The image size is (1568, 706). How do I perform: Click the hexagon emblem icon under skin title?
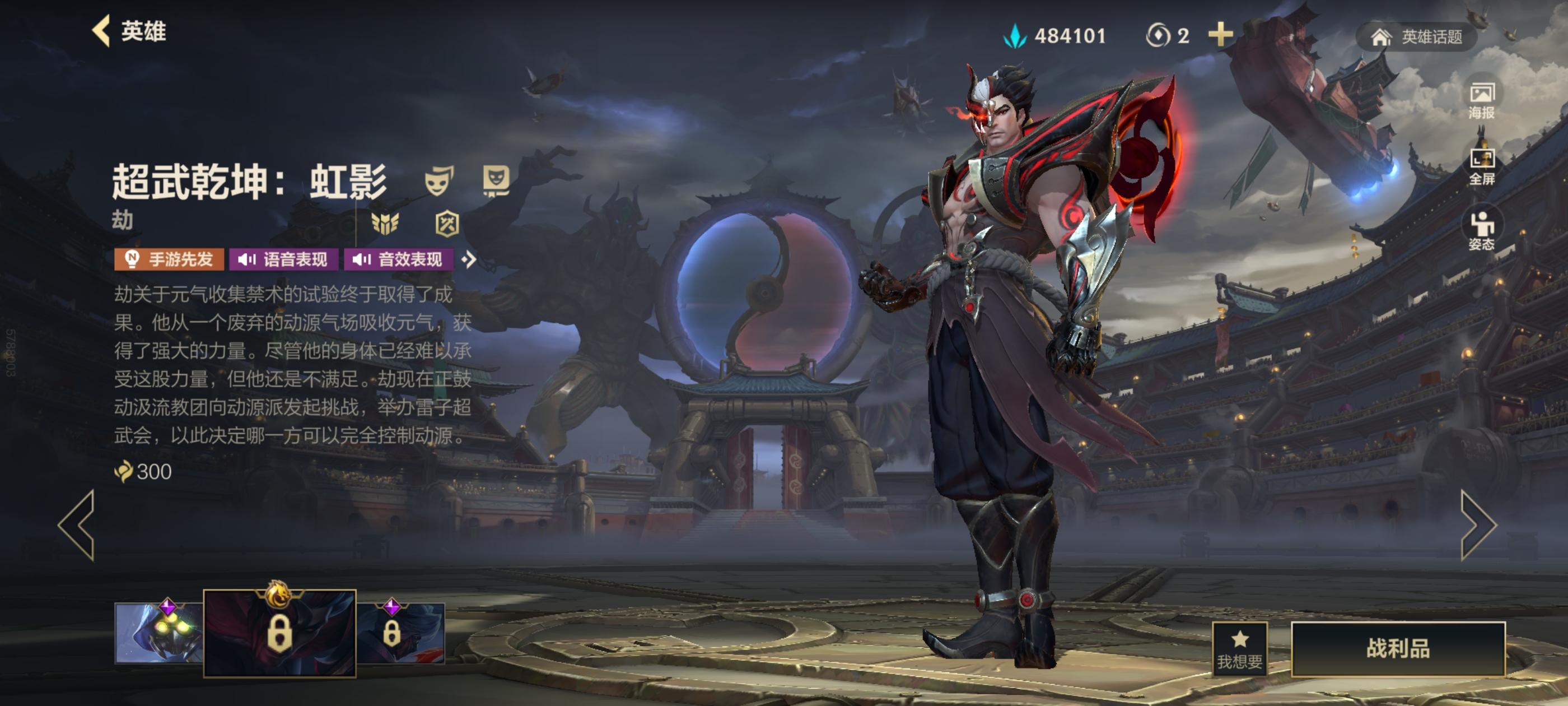tap(447, 224)
